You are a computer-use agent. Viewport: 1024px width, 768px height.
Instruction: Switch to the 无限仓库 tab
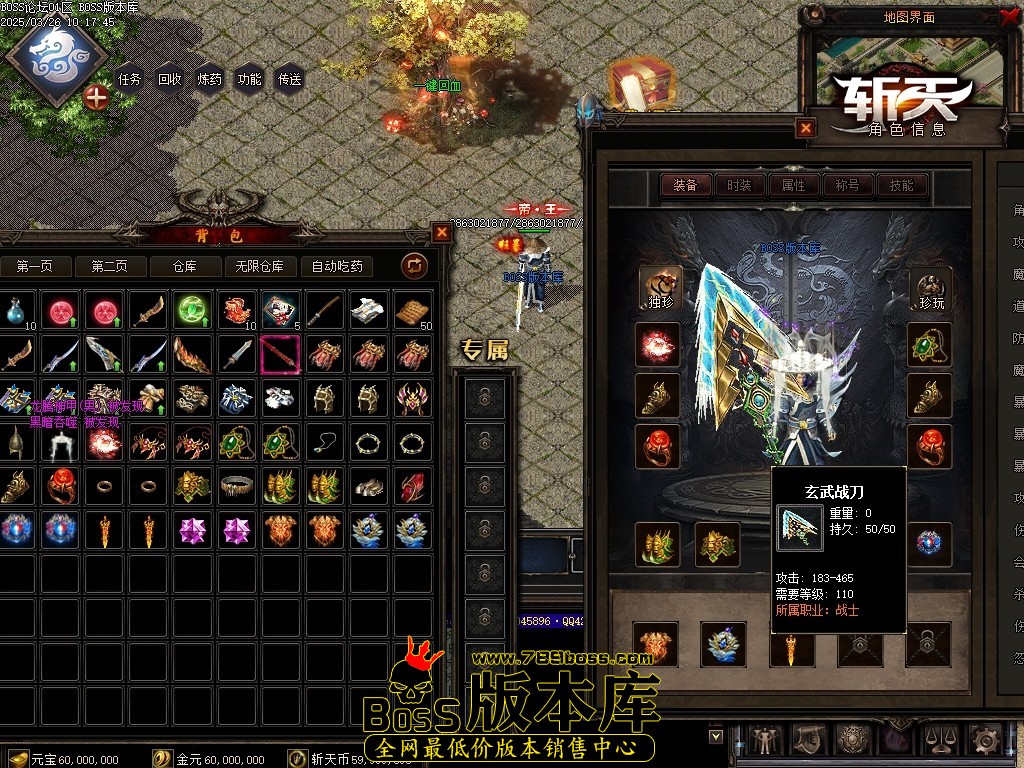point(259,266)
